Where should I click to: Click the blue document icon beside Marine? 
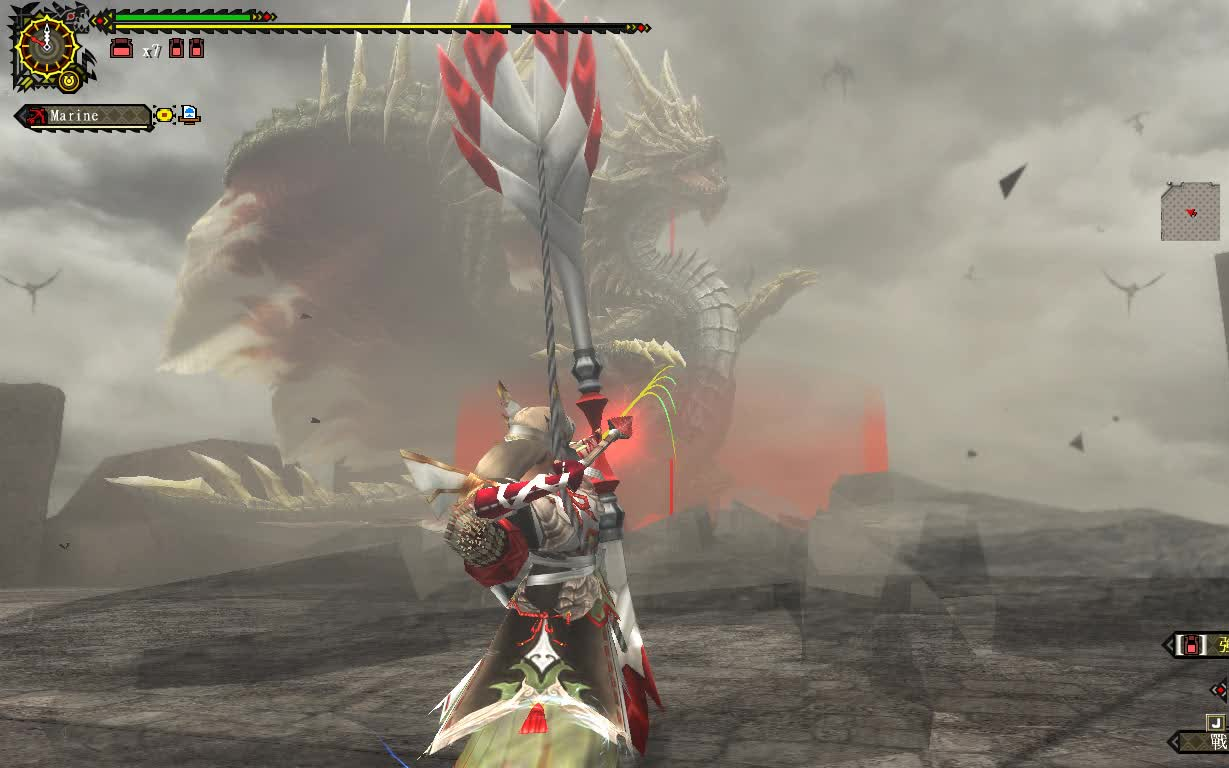(189, 115)
